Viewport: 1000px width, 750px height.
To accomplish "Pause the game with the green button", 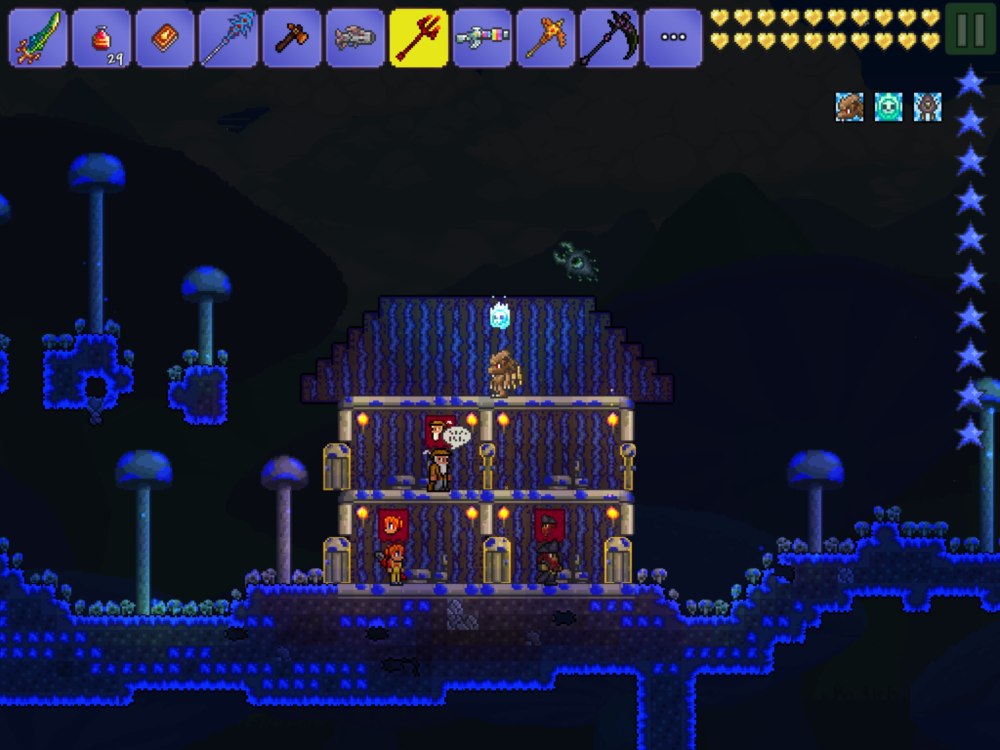I will click(970, 30).
